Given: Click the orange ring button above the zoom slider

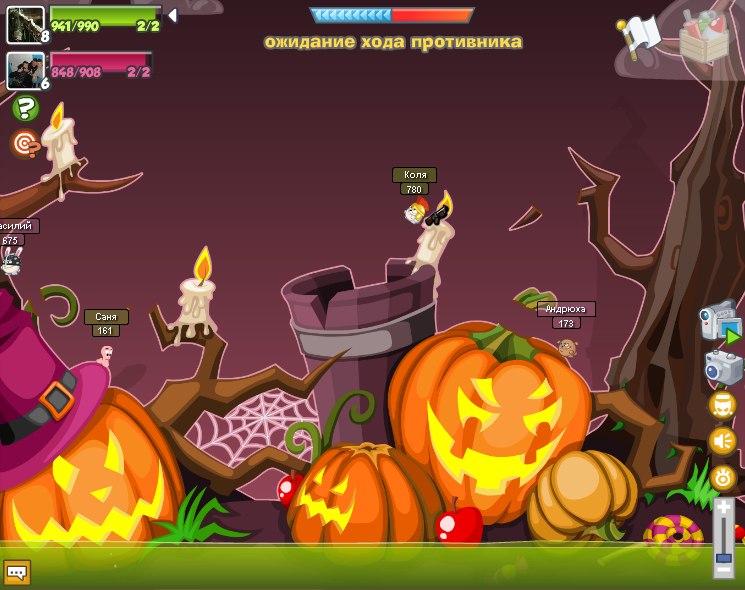Looking at the screenshot, I should point(723,478).
